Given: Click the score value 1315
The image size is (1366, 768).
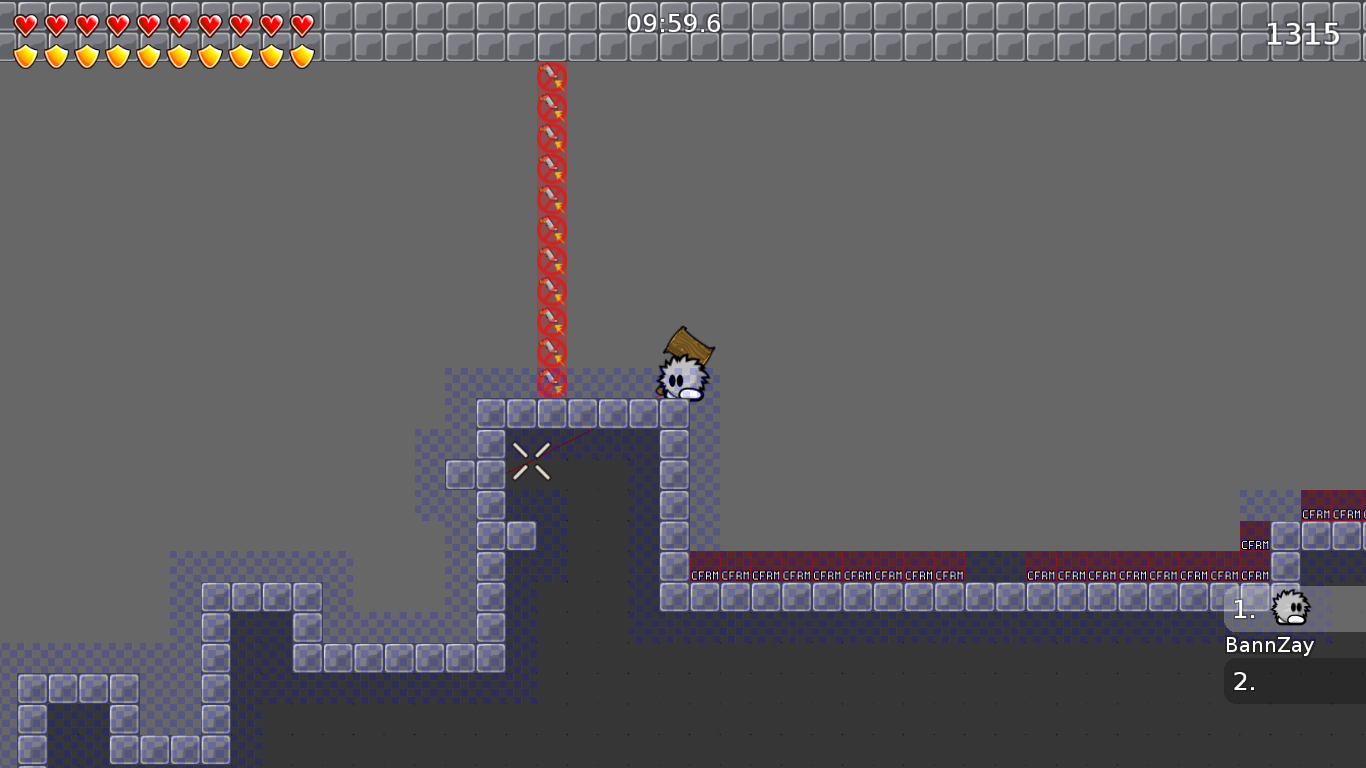Looking at the screenshot, I should [1305, 33].
